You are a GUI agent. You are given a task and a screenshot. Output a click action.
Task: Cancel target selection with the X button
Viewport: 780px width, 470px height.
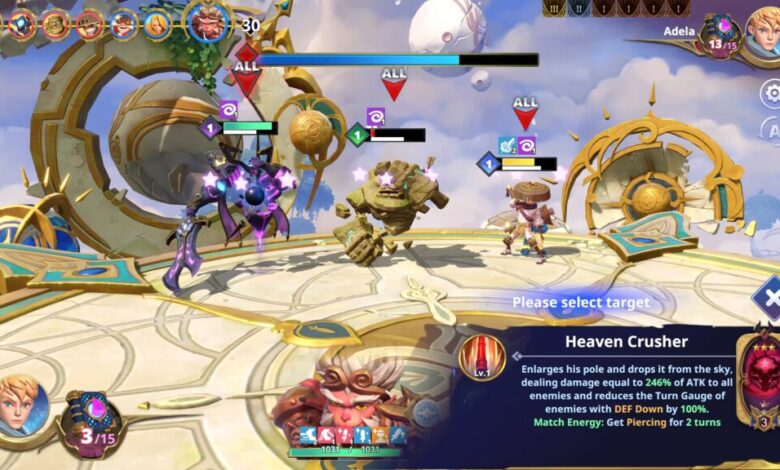769,299
